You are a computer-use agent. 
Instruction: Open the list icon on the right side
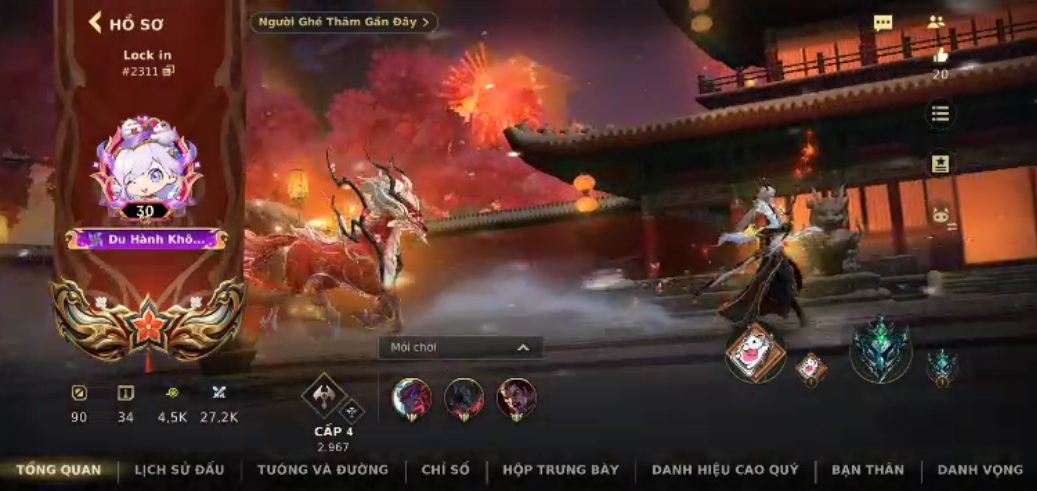pyautogui.click(x=940, y=114)
